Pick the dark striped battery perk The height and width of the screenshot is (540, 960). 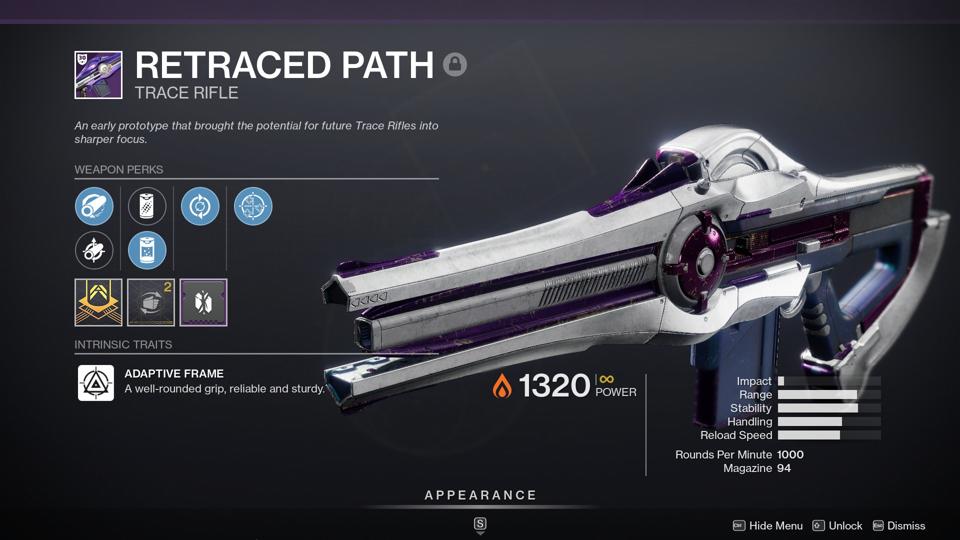pyautogui.click(x=147, y=207)
